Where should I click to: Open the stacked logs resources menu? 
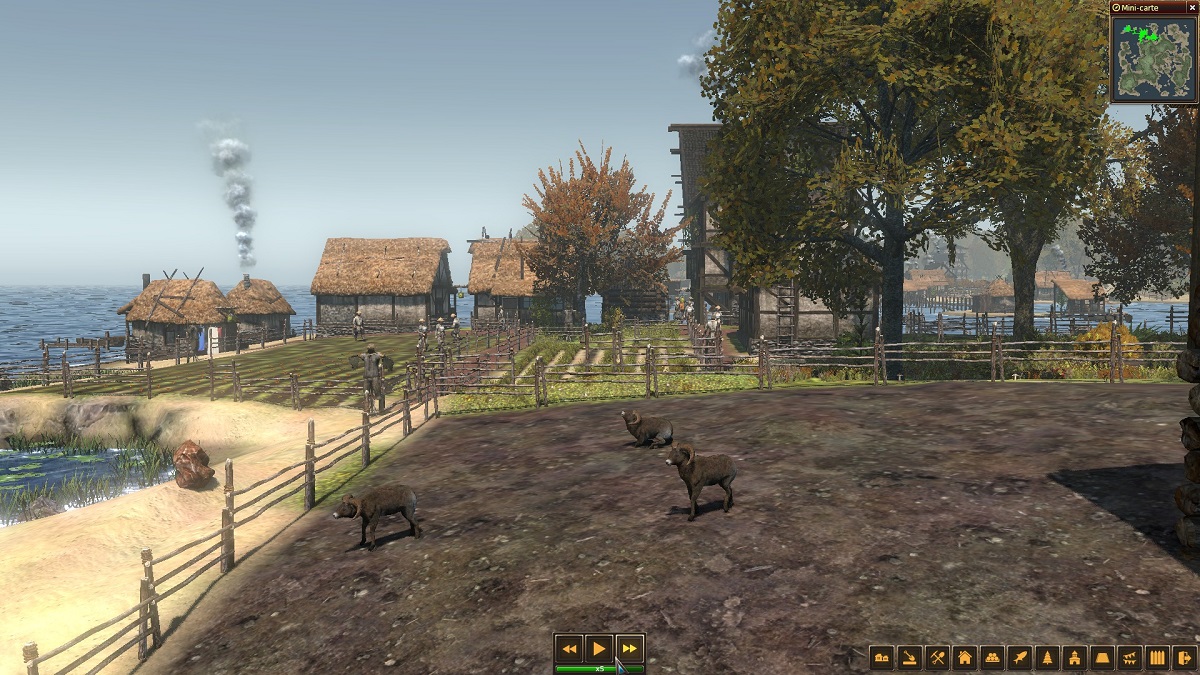point(992,657)
